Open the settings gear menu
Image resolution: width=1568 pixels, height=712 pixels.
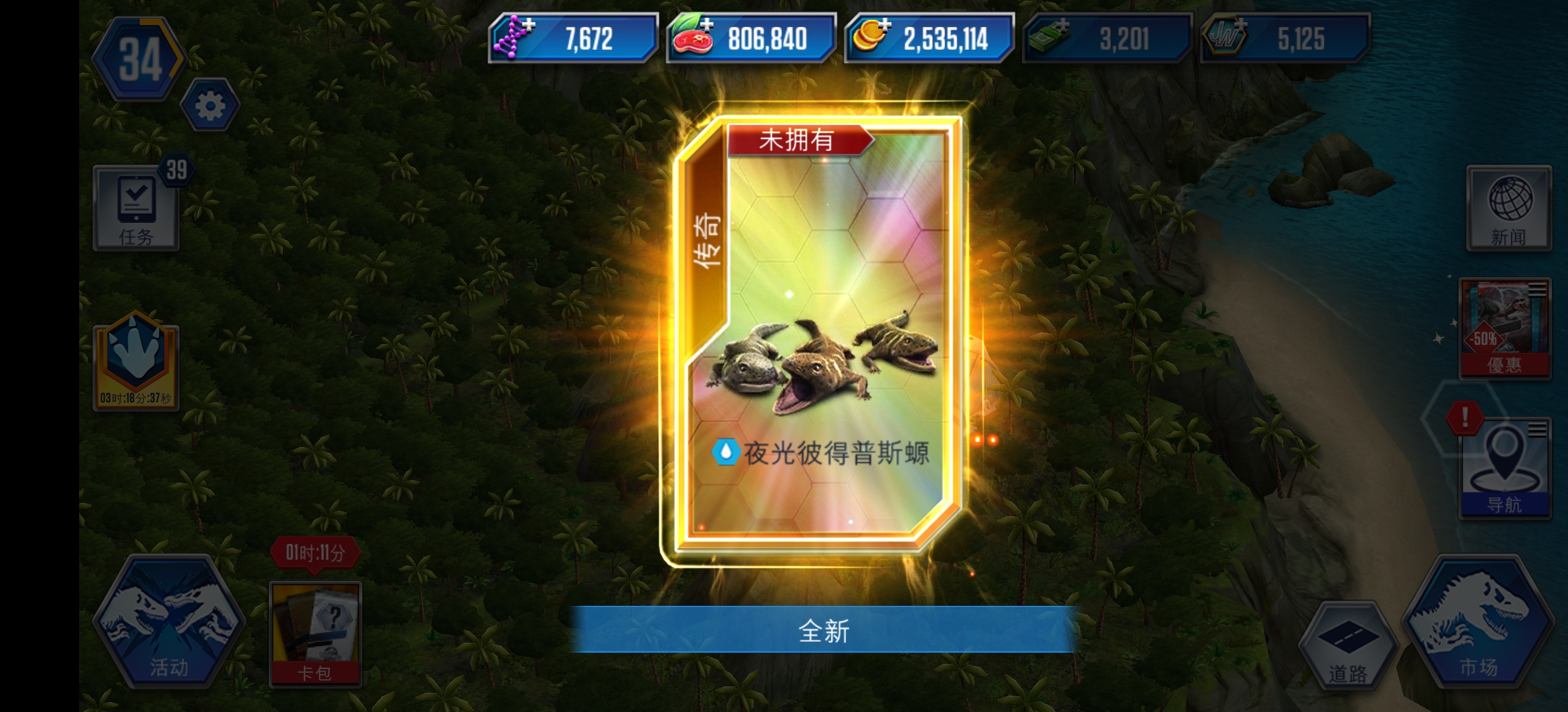tap(210, 105)
